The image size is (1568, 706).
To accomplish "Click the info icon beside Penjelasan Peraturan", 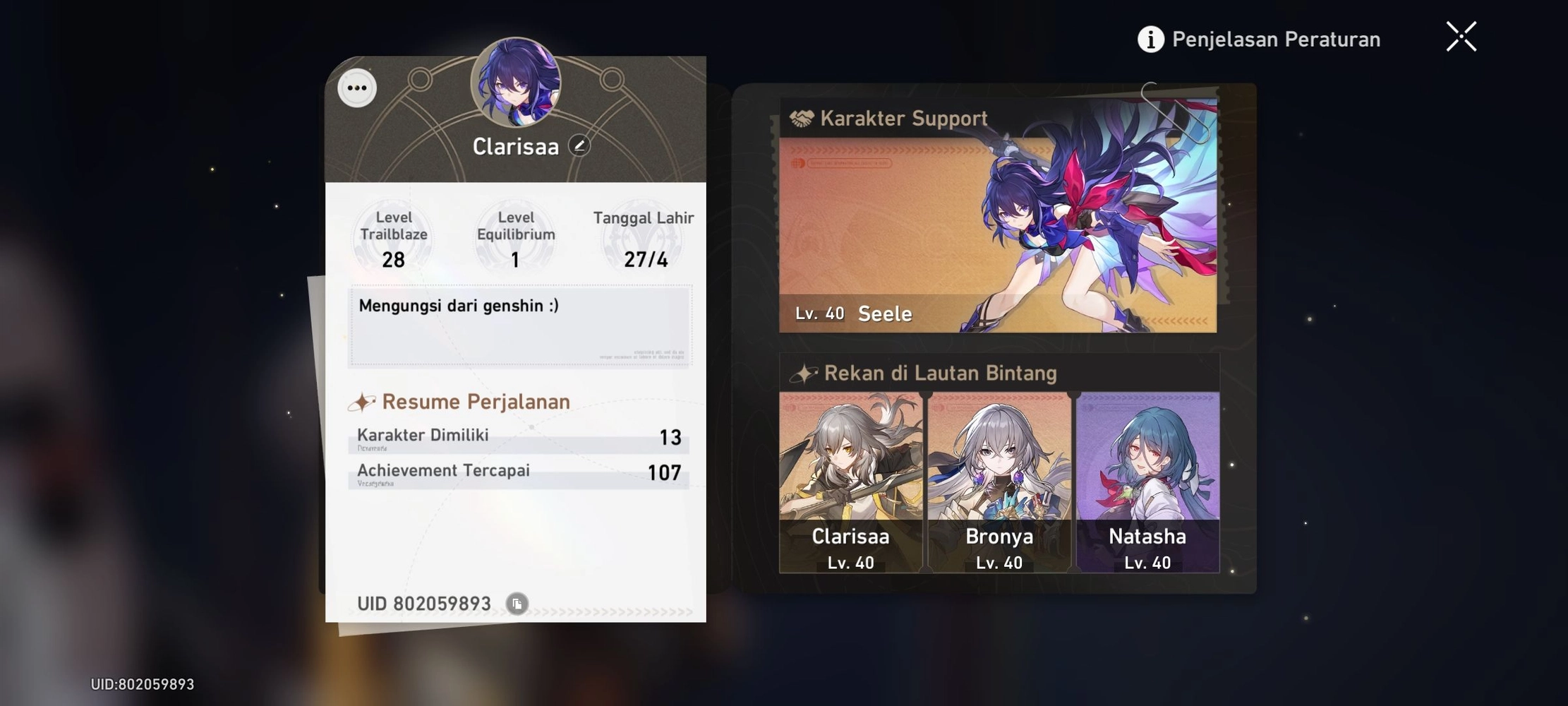I will (x=1150, y=39).
